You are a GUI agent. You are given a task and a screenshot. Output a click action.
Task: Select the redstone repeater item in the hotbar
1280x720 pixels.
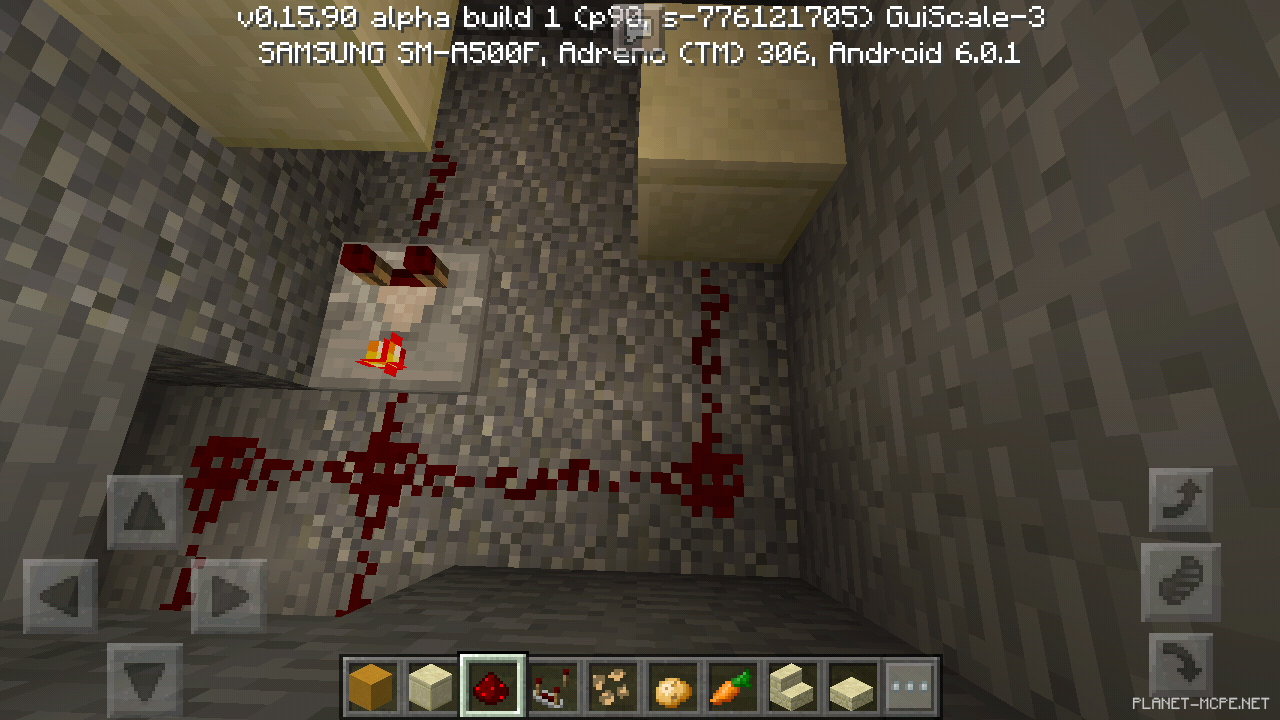click(551, 684)
